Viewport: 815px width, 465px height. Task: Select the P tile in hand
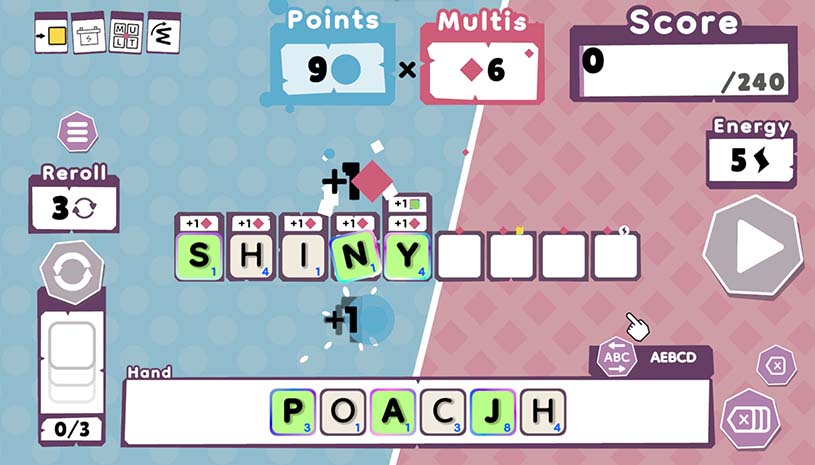[293, 412]
